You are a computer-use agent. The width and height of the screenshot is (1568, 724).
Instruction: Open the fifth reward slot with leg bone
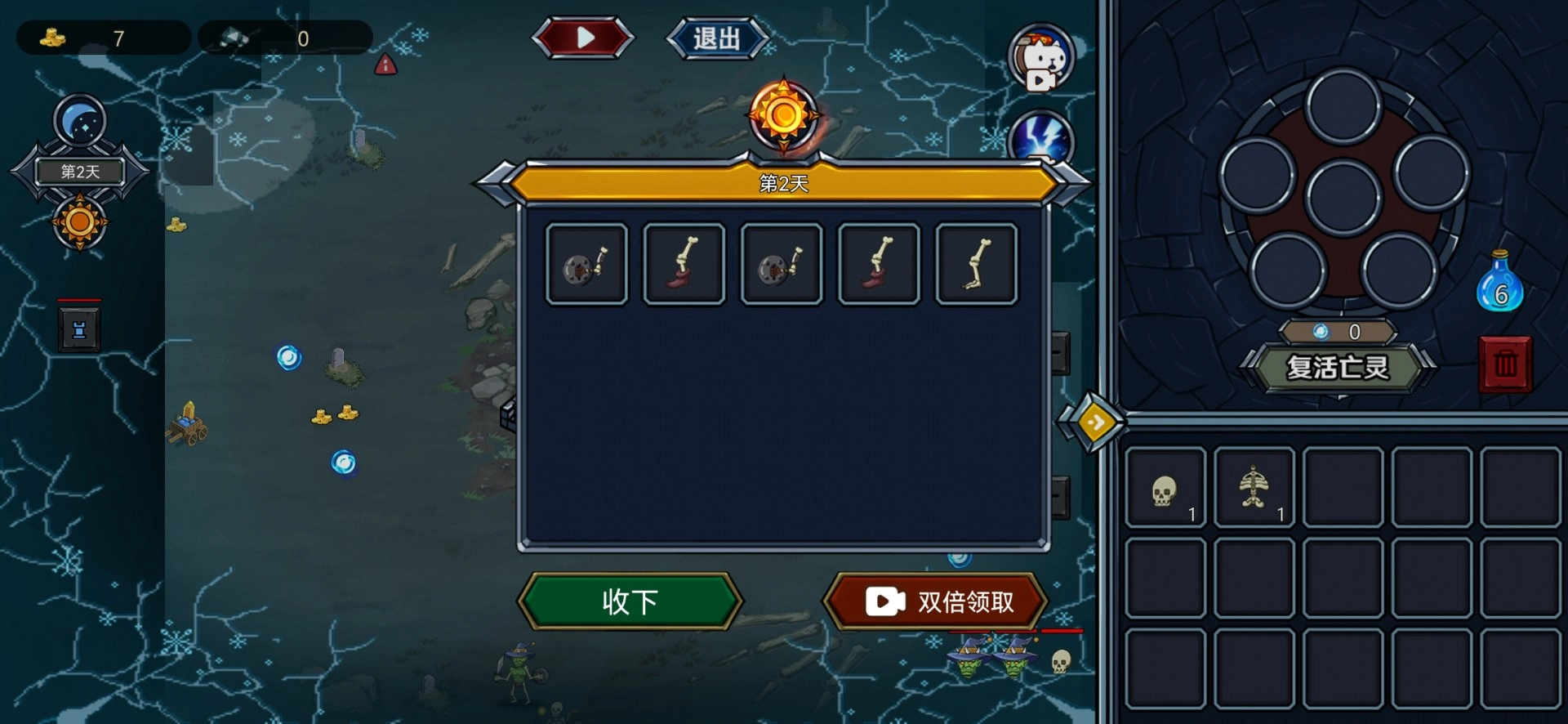[976, 263]
